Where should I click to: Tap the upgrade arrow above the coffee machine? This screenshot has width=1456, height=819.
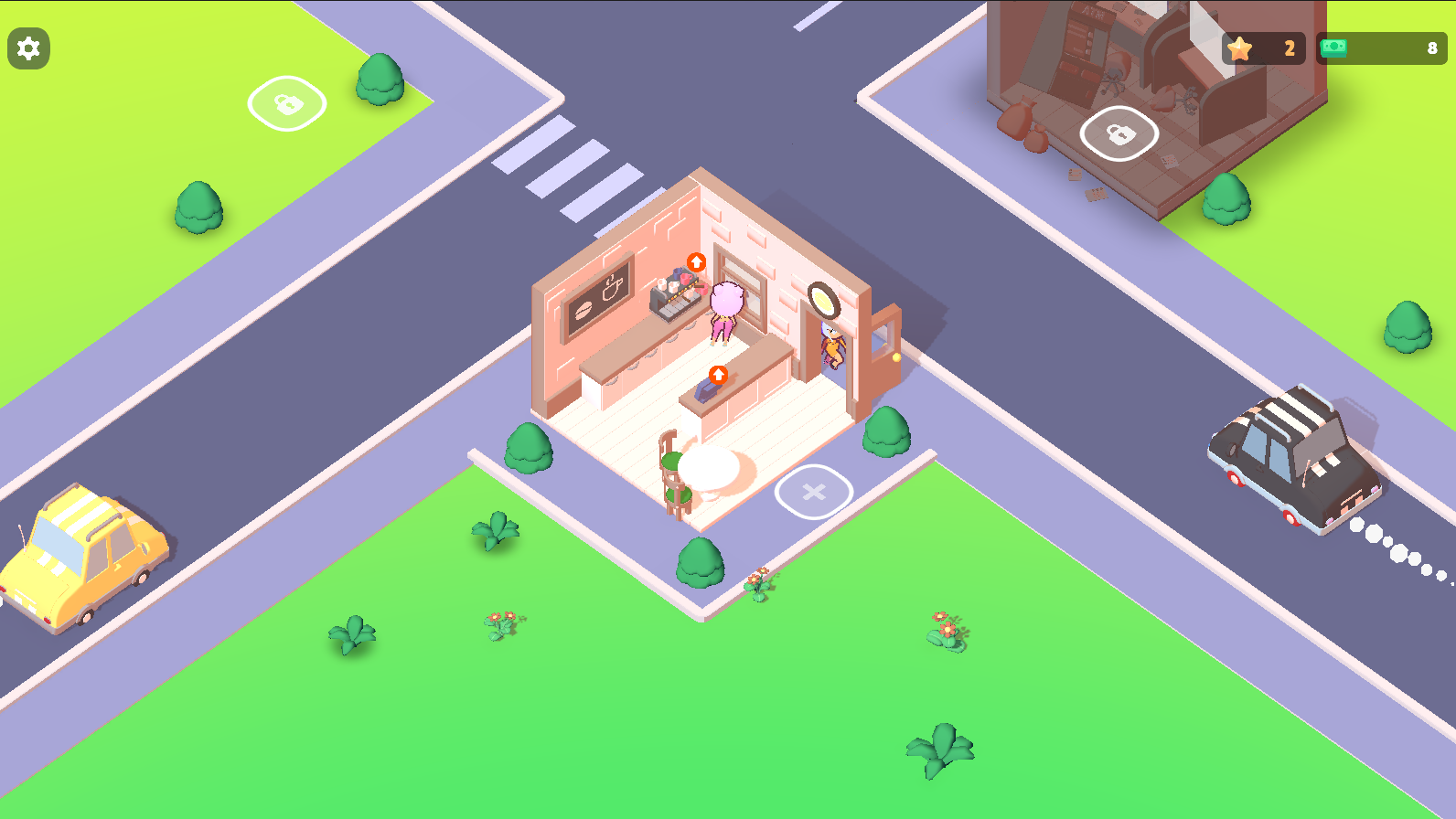pos(697,263)
